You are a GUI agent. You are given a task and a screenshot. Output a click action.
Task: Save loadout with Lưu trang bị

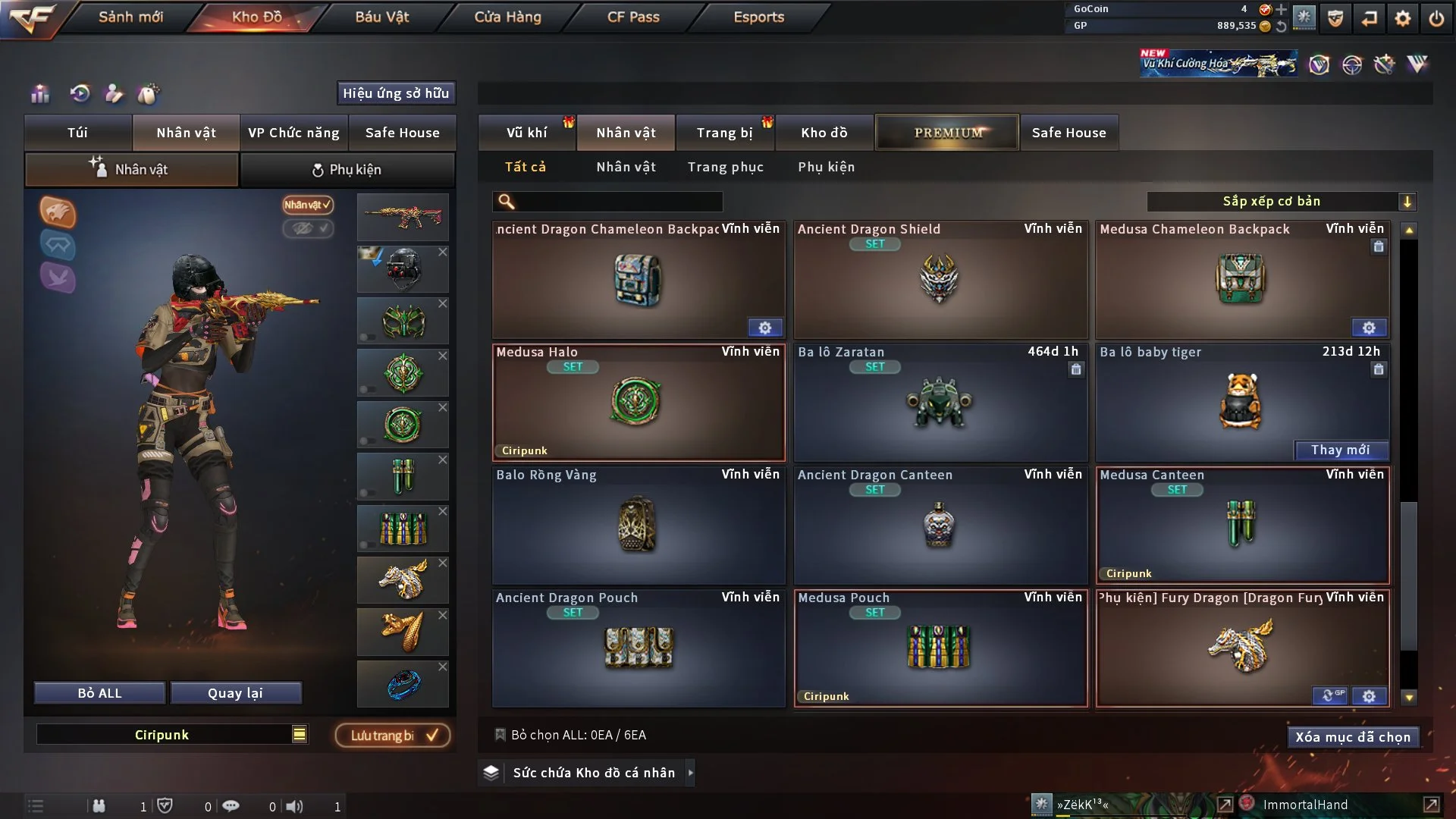pos(393,736)
